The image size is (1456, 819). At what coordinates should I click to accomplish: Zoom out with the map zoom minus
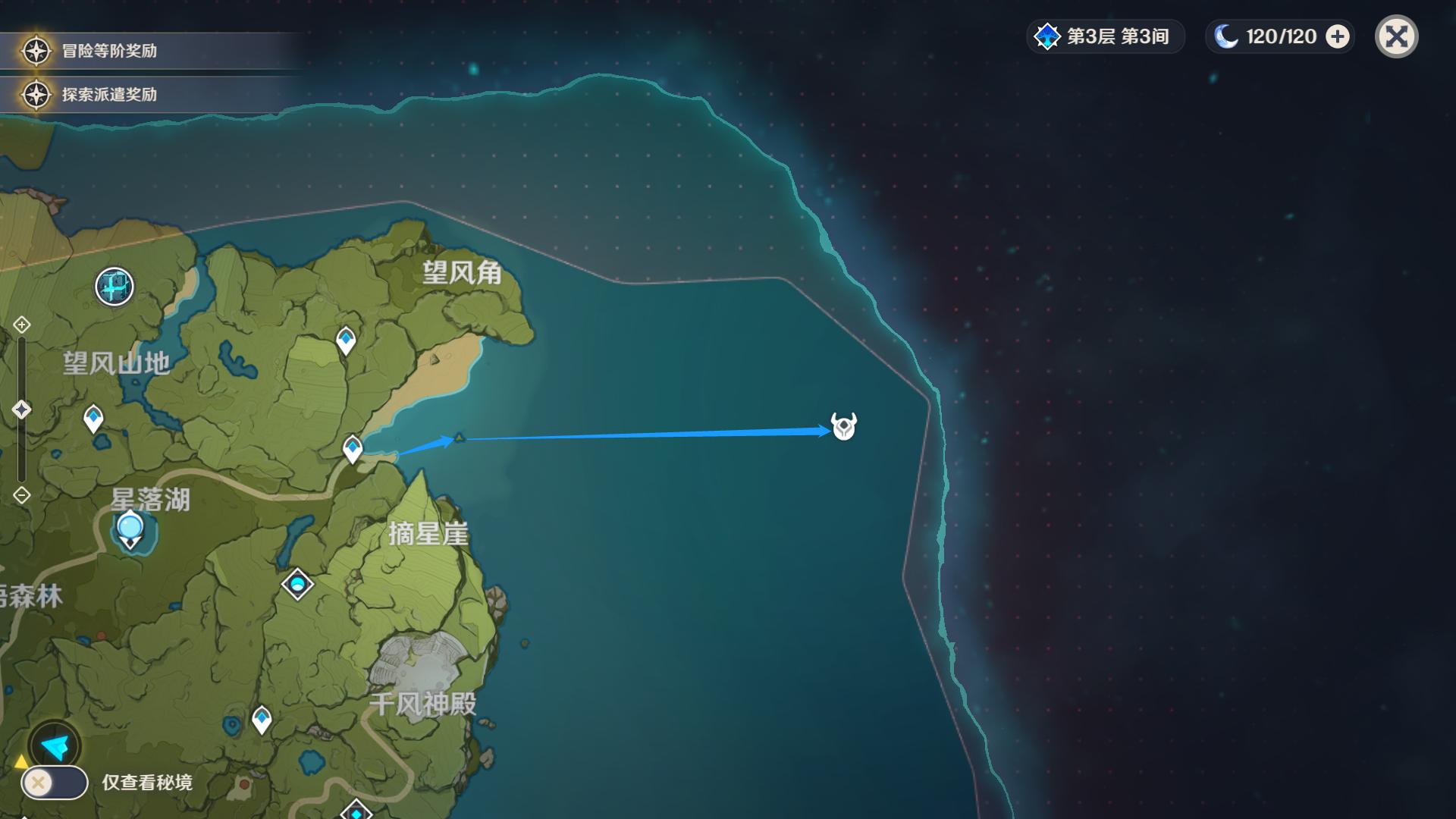pyautogui.click(x=21, y=495)
